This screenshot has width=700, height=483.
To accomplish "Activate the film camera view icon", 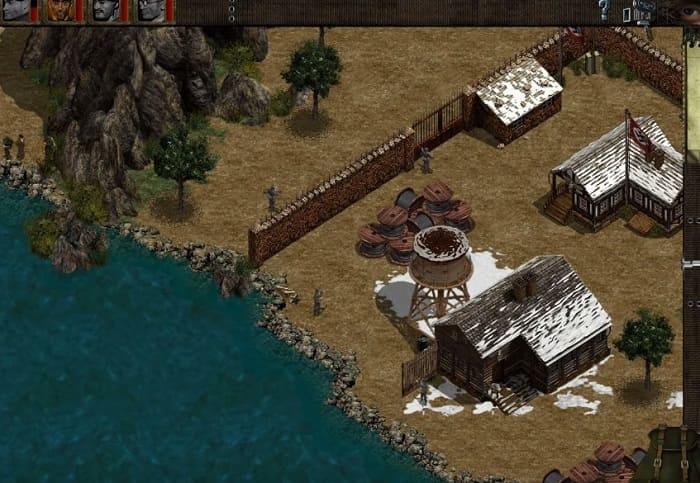I will click(645, 10).
